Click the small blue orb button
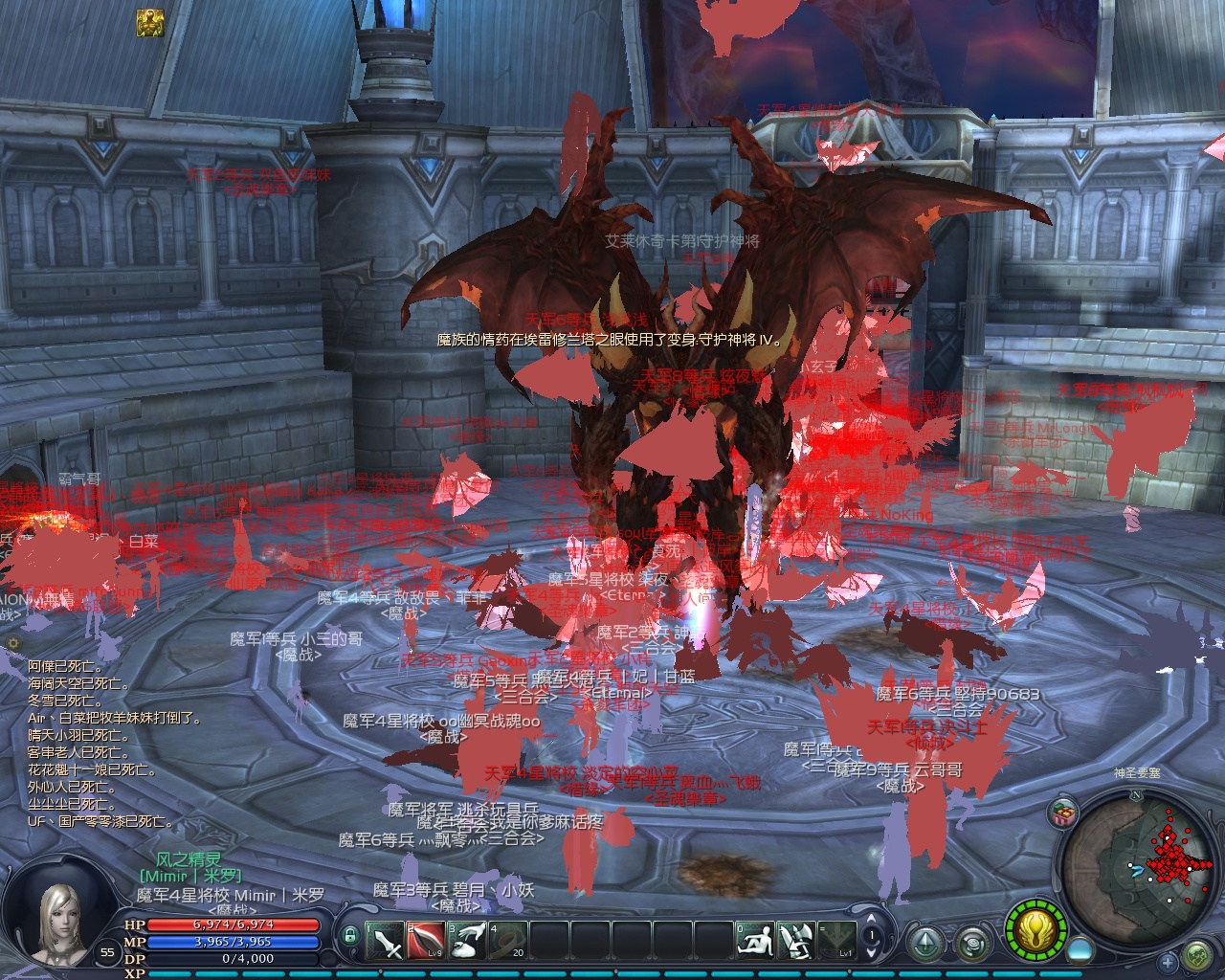Viewport: 1225px width, 980px height. click(1080, 948)
